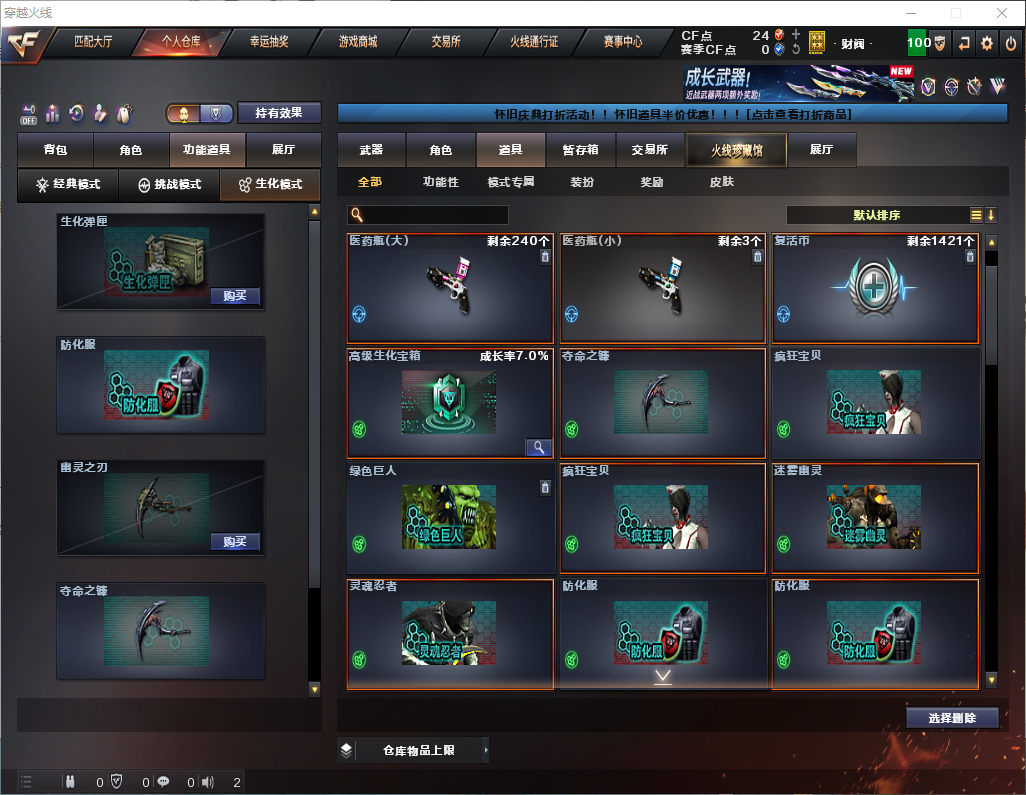Open 火线通行证 battle pass
The height and width of the screenshot is (795, 1026).
[534, 42]
